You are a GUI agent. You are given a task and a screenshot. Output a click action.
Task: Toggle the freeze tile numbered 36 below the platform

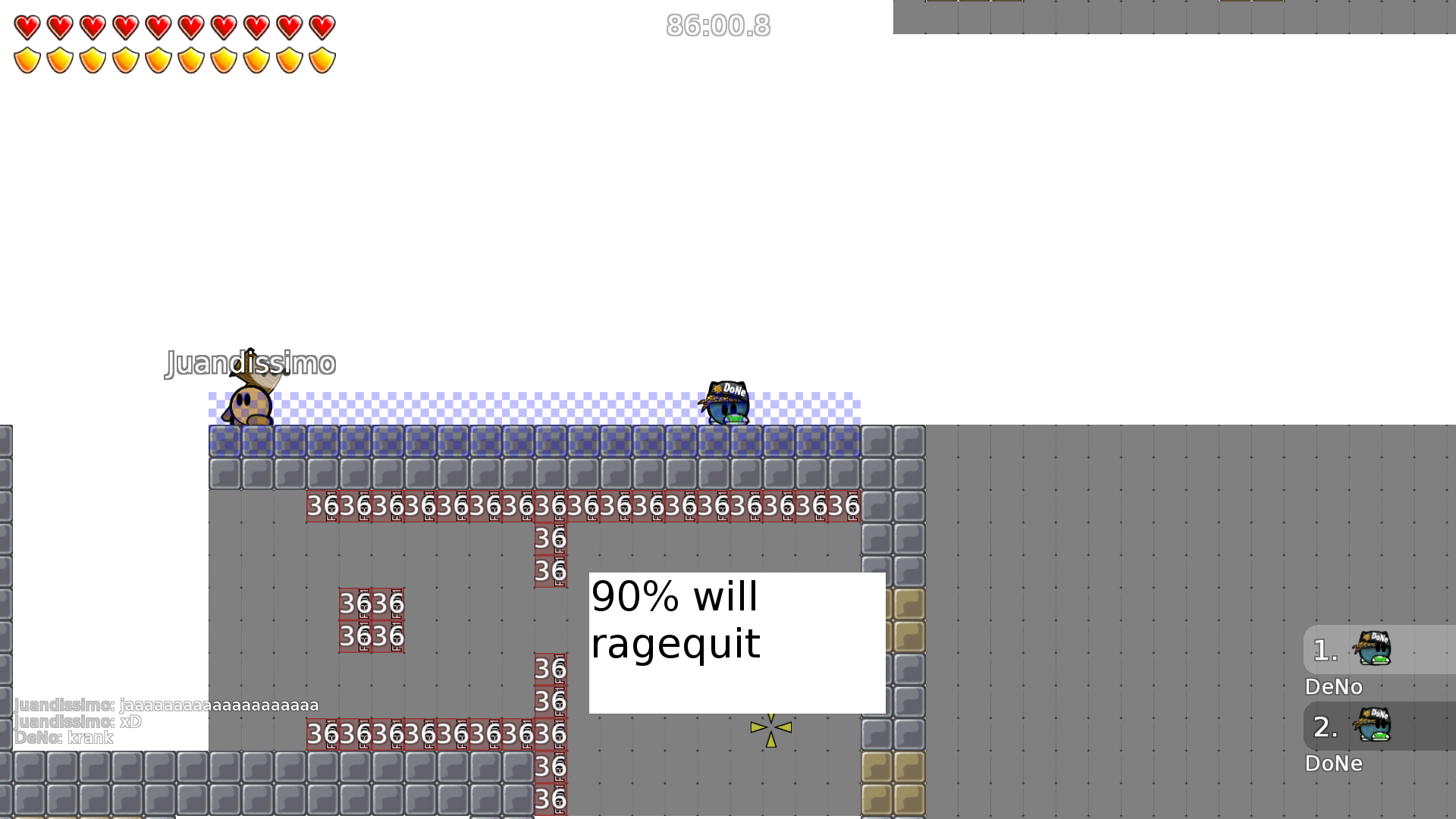550,538
